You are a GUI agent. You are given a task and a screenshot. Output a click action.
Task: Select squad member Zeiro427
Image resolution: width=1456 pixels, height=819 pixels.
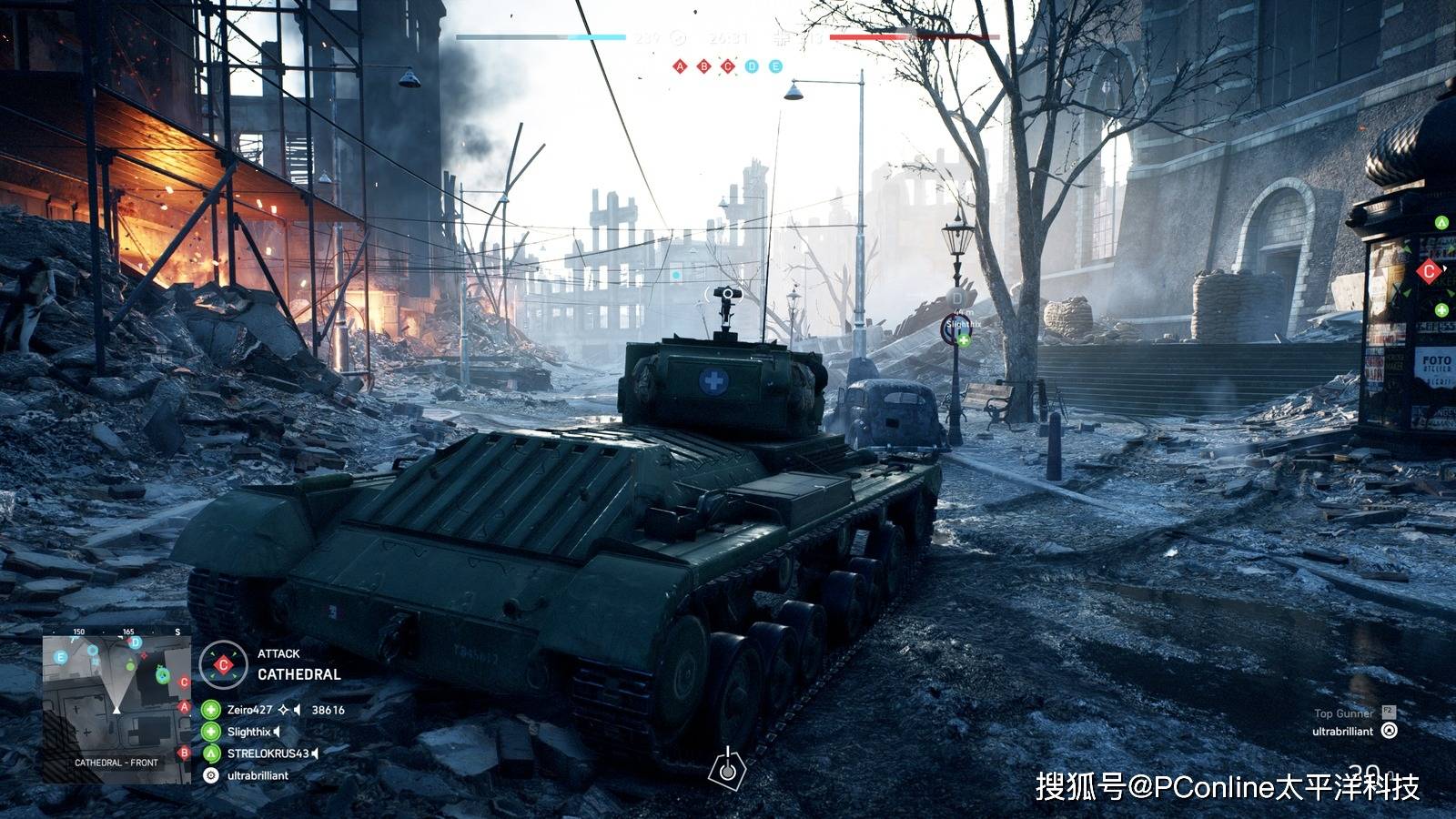[x=249, y=710]
